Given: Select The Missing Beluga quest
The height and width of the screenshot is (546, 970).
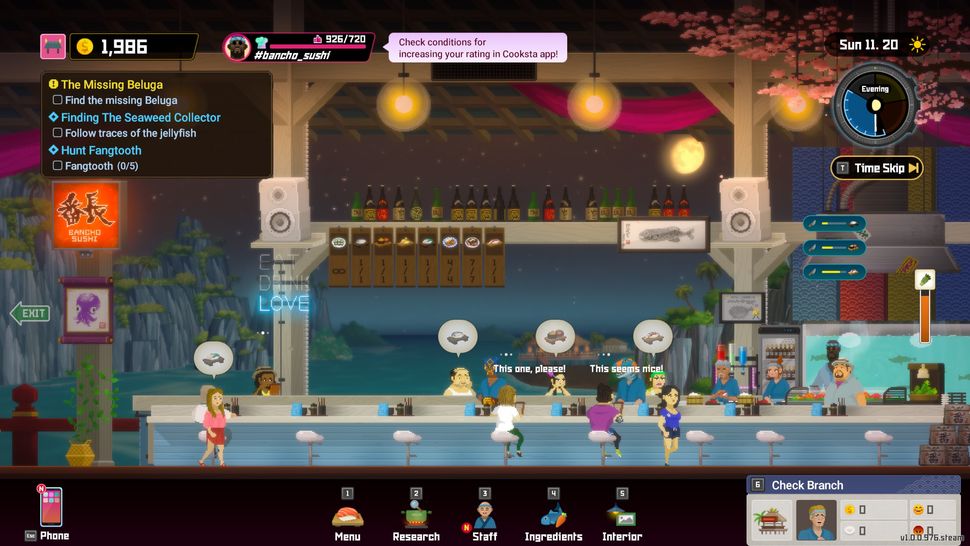Looking at the screenshot, I should pyautogui.click(x=112, y=85).
